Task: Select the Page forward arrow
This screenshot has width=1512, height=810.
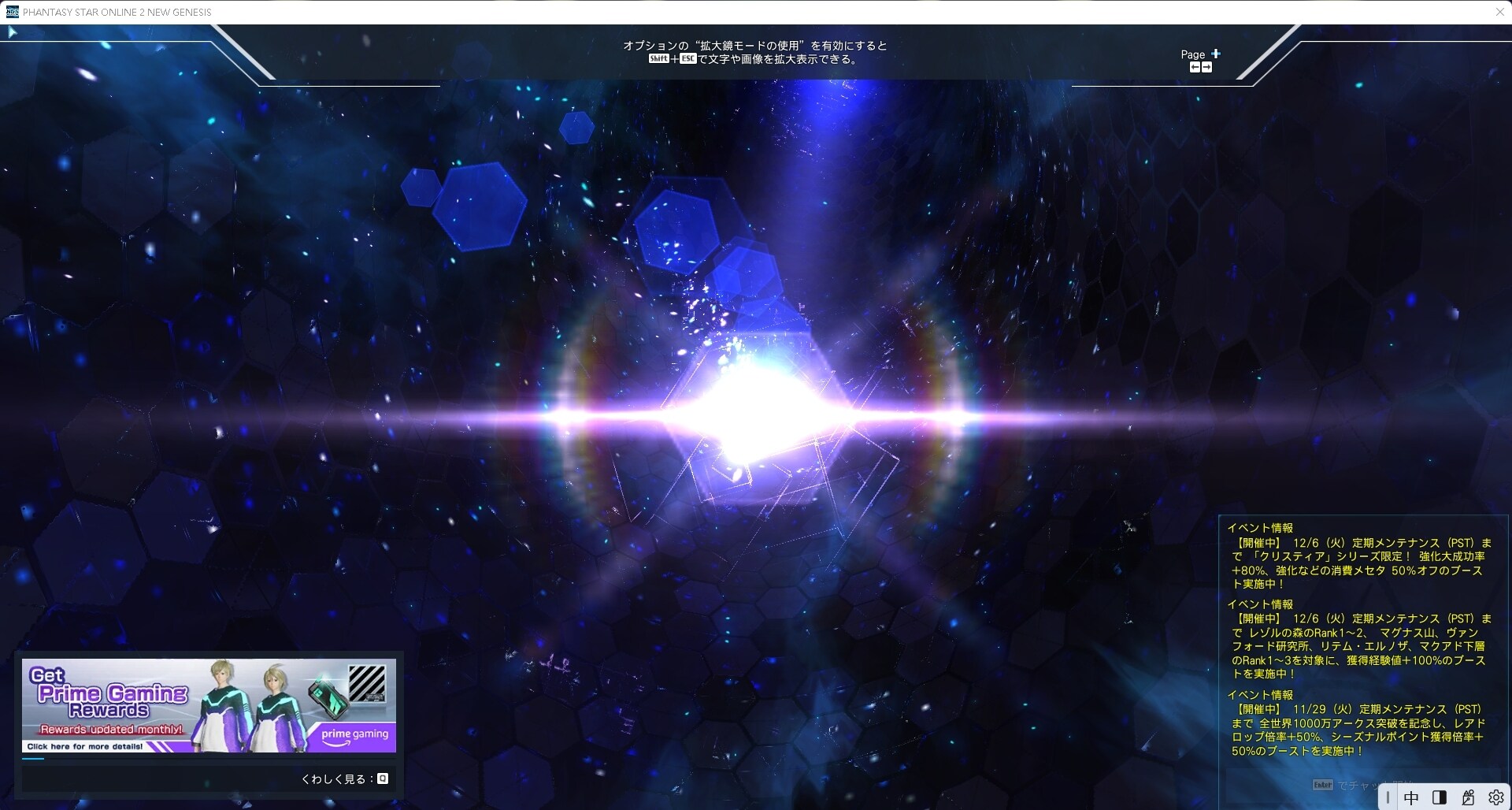Action: (1207, 66)
